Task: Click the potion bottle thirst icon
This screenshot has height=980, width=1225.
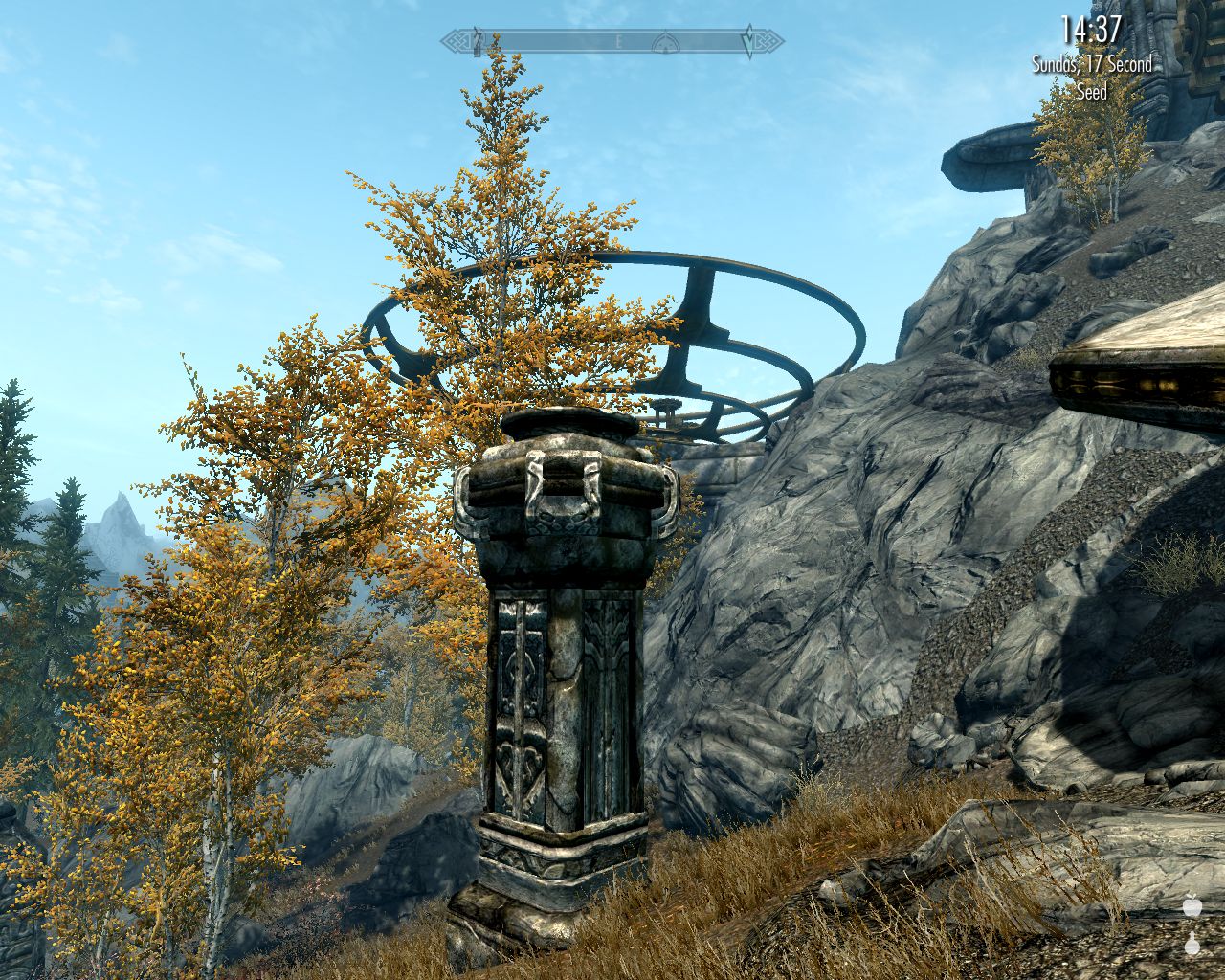Action: tap(1192, 946)
